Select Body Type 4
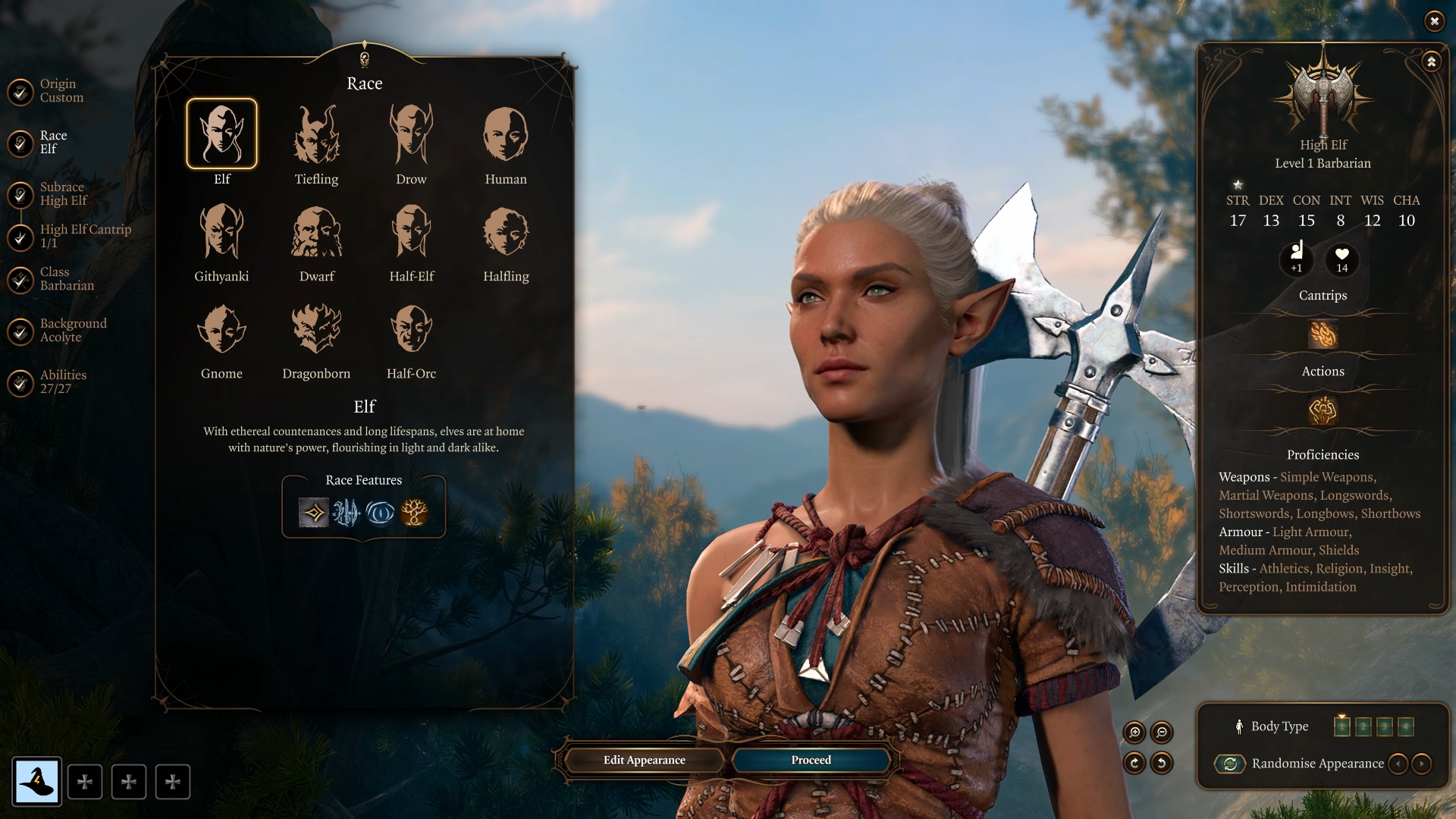Image resolution: width=1456 pixels, height=819 pixels. point(1407,726)
